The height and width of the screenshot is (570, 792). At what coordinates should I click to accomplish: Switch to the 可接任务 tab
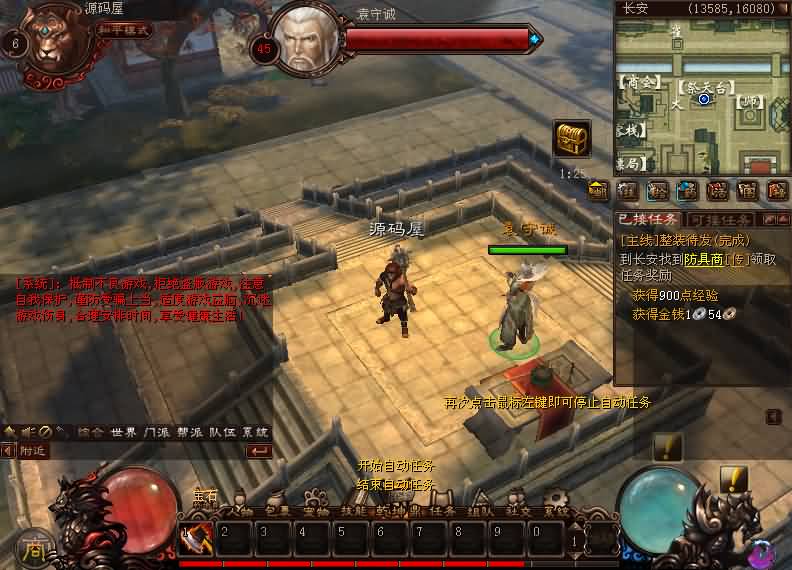point(720,219)
